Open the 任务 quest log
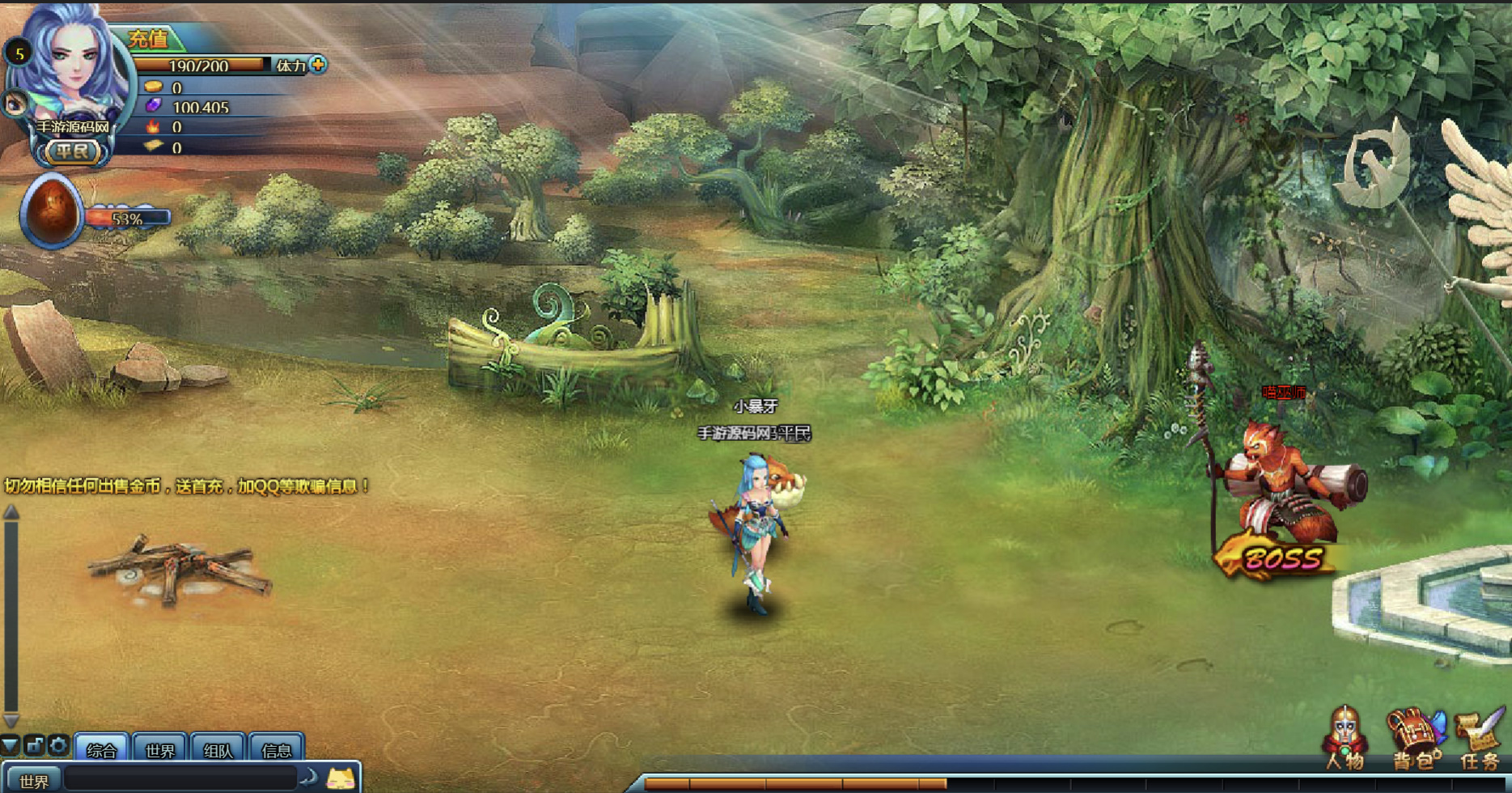The image size is (1512, 793). (x=1480, y=740)
